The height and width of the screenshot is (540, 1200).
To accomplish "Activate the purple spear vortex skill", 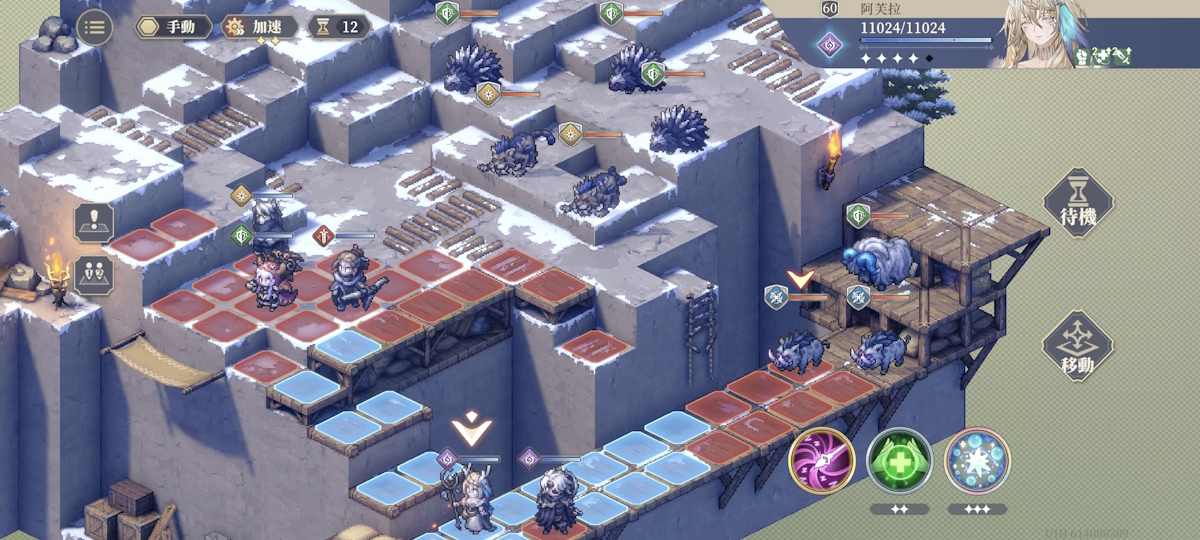I will point(821,461).
